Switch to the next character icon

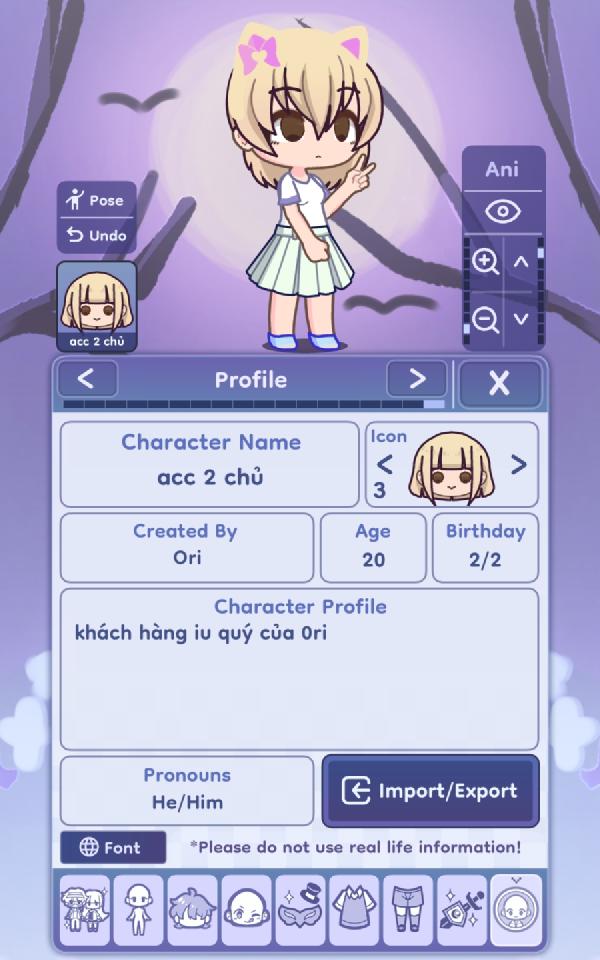(518, 465)
